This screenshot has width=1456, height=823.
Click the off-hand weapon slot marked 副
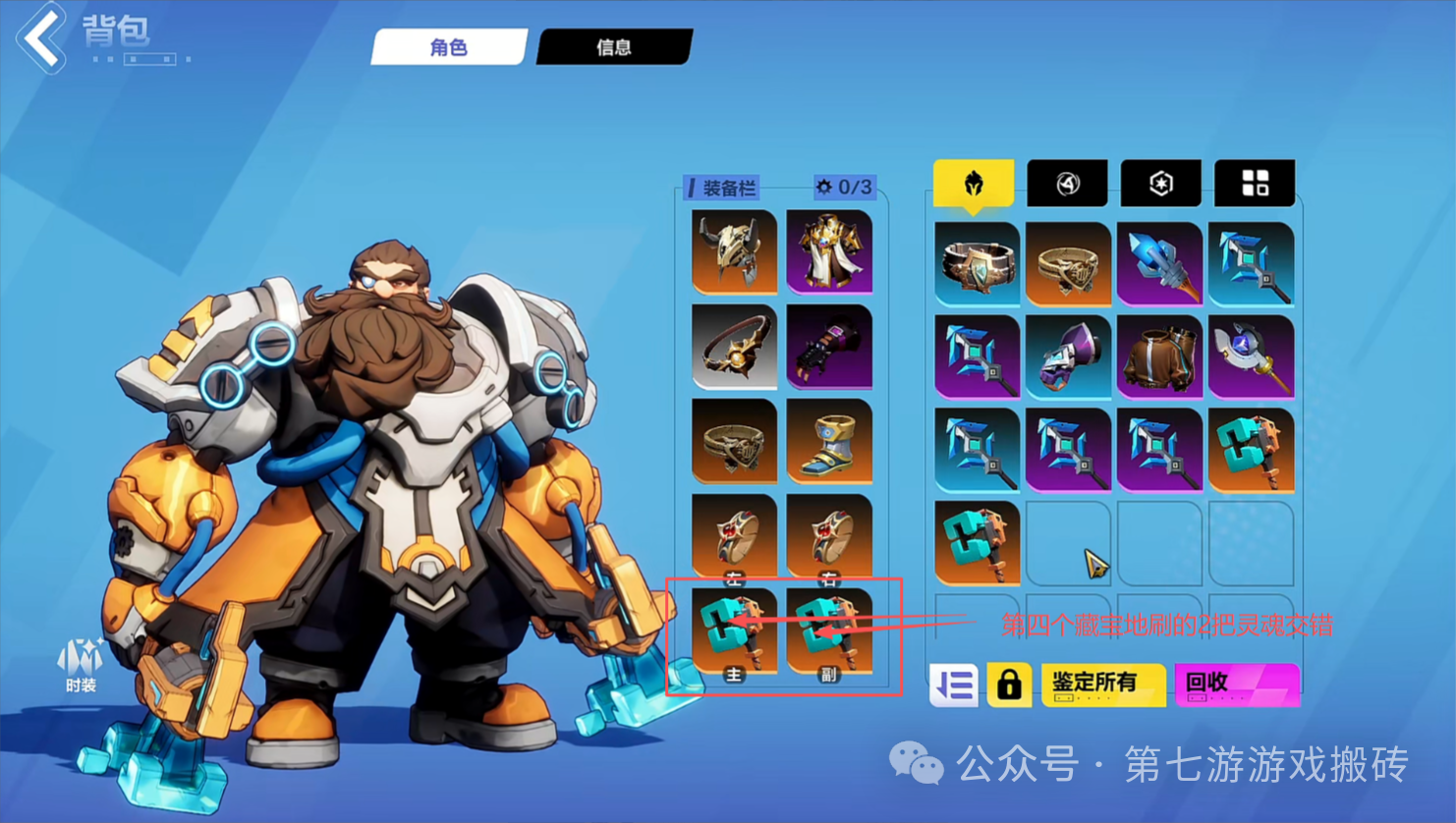829,631
